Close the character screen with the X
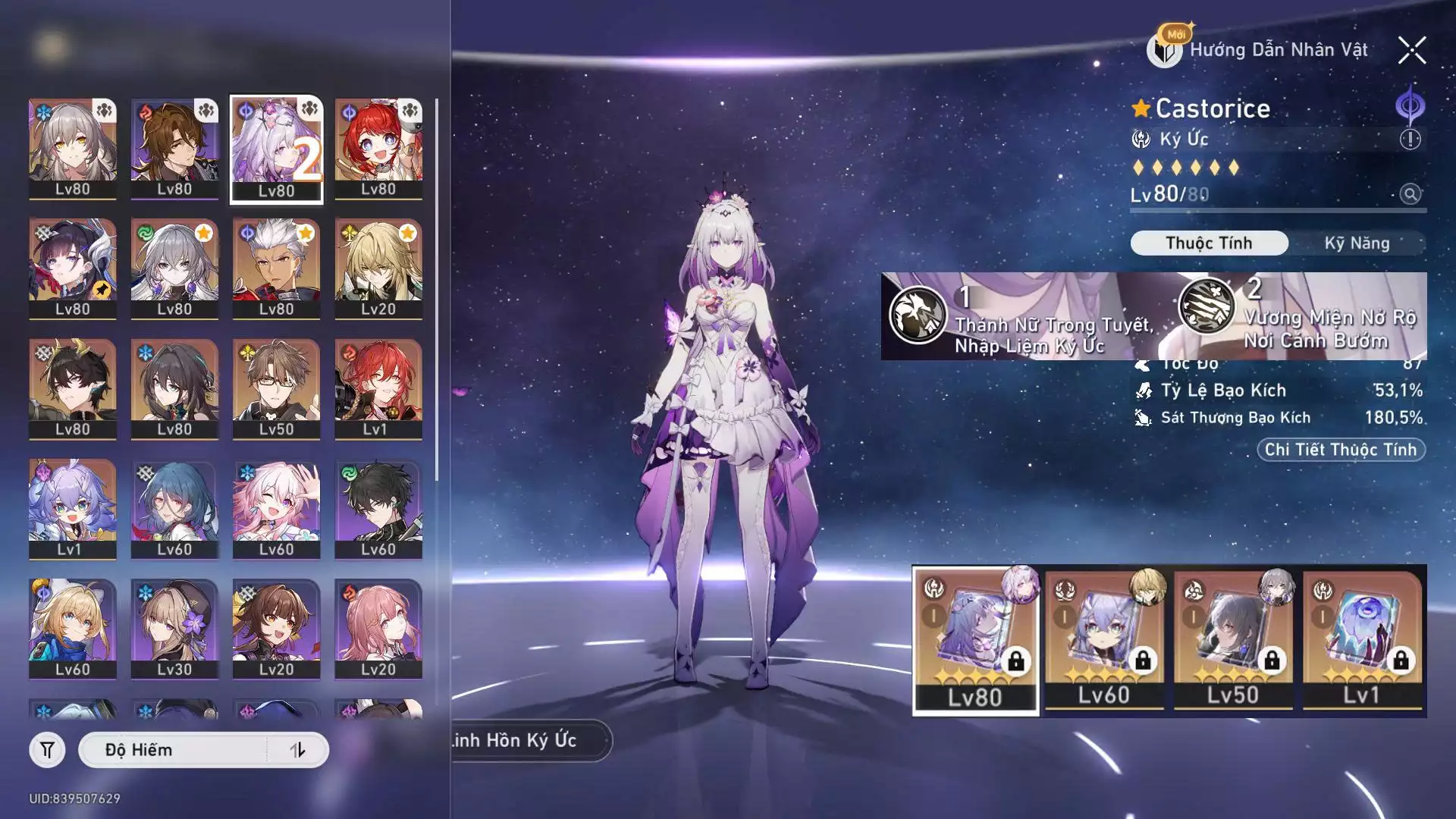Screen dimensions: 1456x819 1412,51
